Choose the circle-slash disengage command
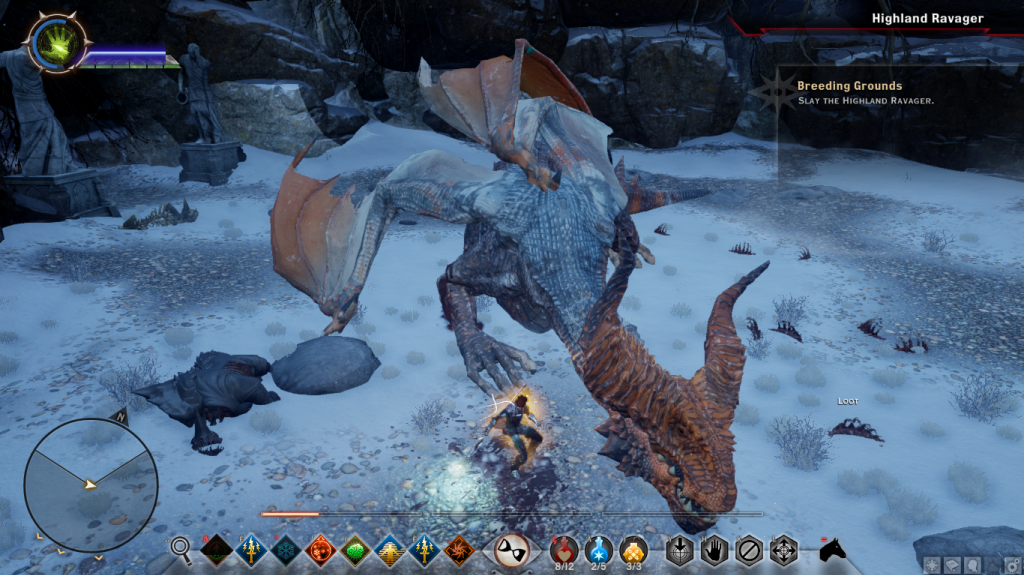Image resolution: width=1024 pixels, height=575 pixels. [x=748, y=549]
